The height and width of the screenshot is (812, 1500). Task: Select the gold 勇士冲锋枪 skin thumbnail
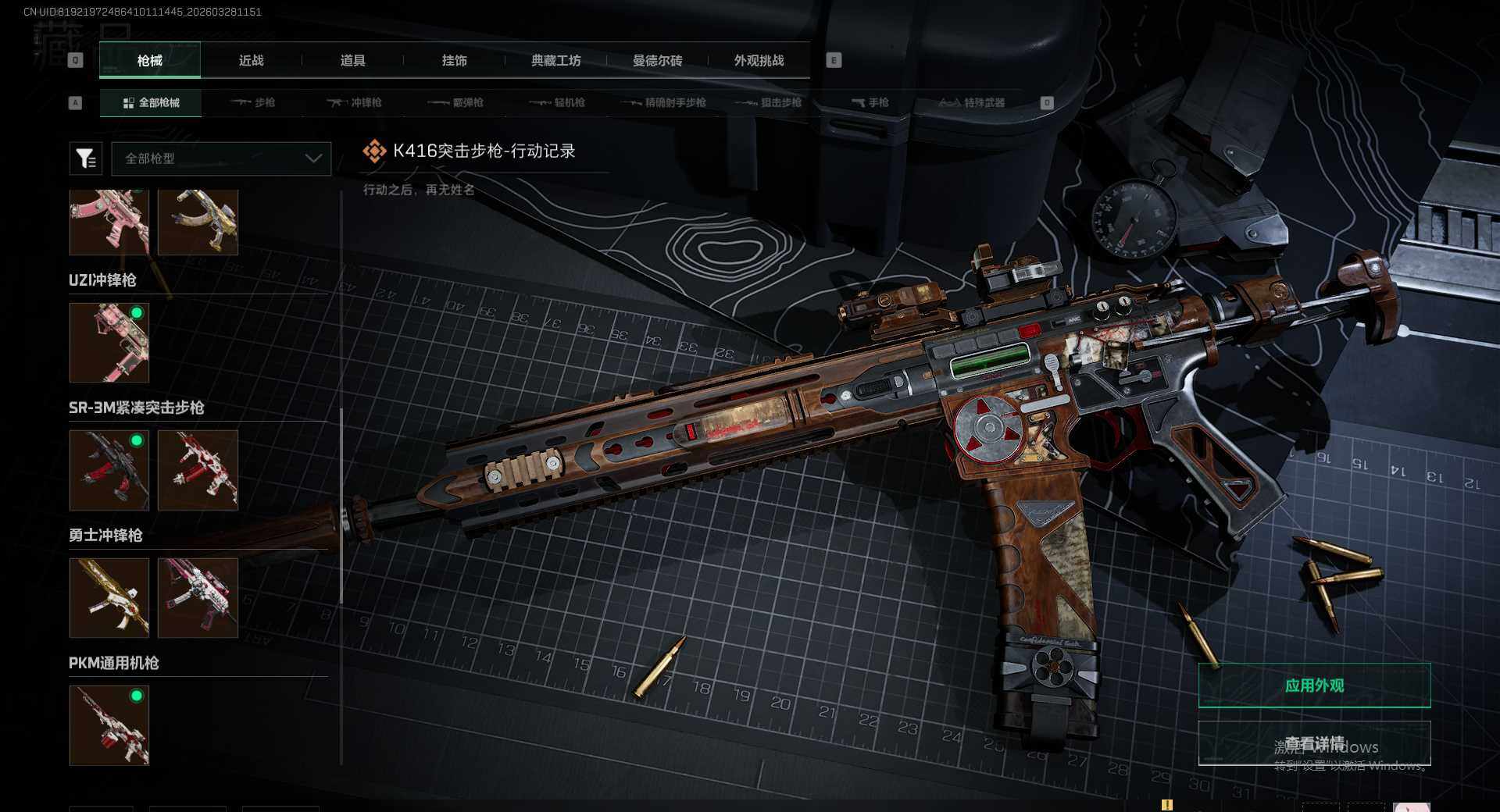click(109, 597)
